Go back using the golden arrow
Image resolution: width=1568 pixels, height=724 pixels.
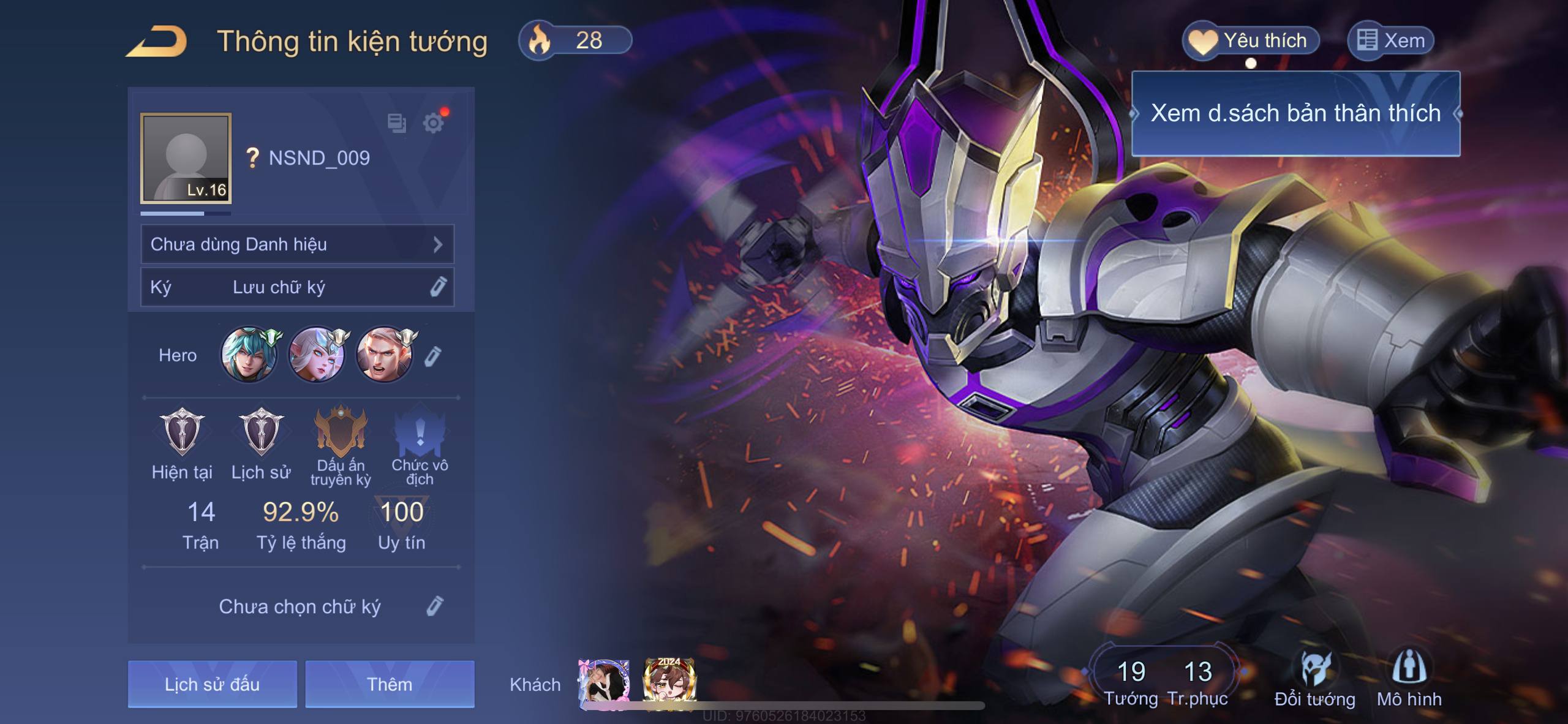(x=157, y=42)
